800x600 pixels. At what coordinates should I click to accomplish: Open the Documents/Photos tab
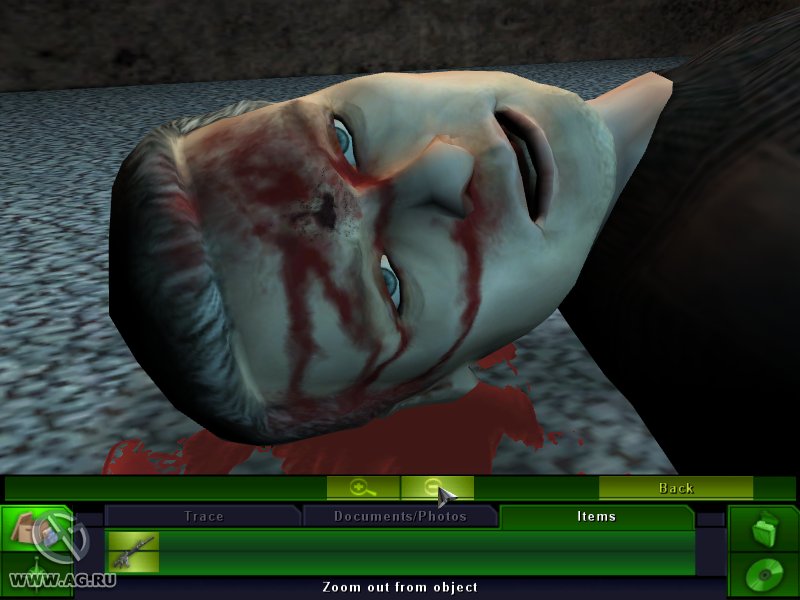[400, 516]
